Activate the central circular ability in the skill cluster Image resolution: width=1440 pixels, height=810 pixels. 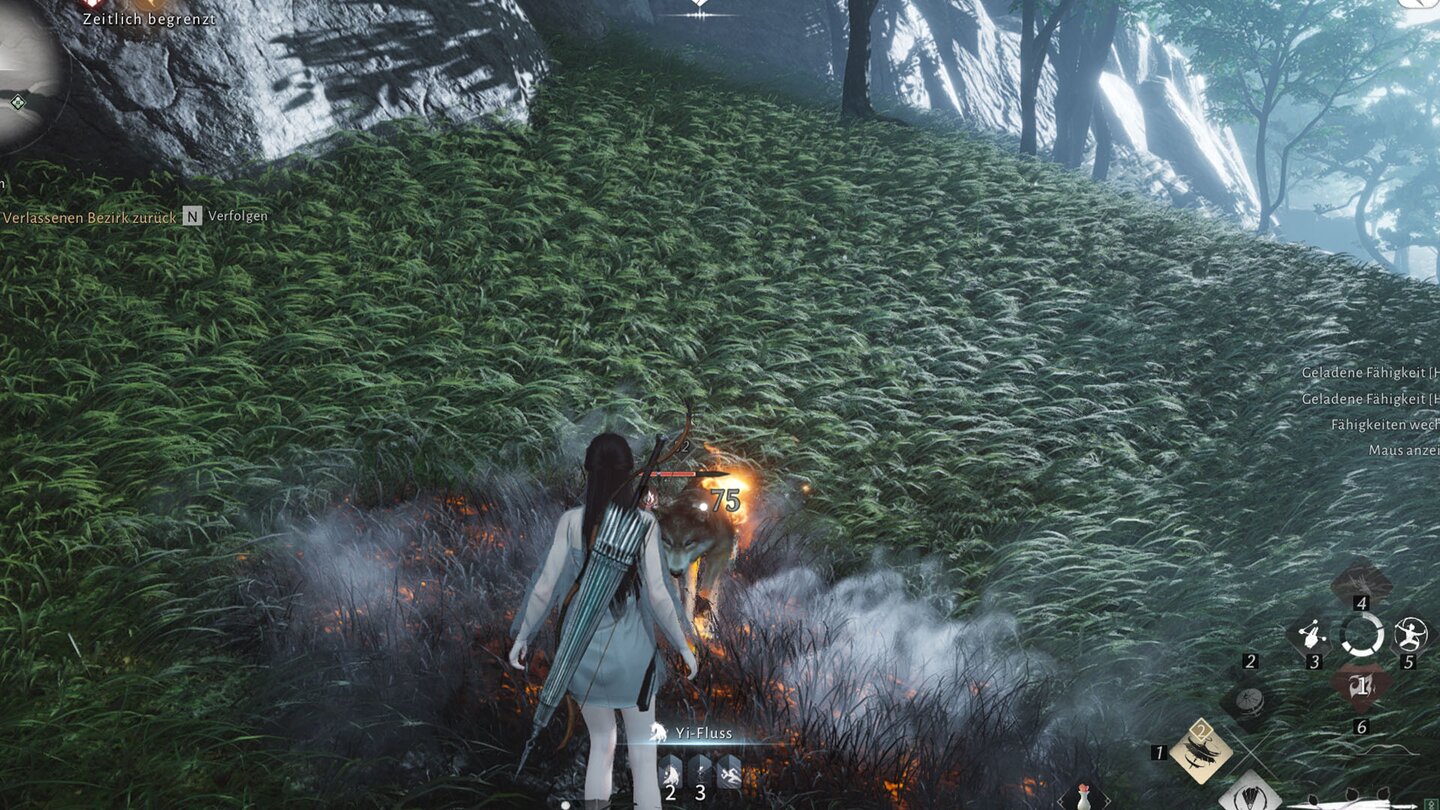[x=1362, y=634]
